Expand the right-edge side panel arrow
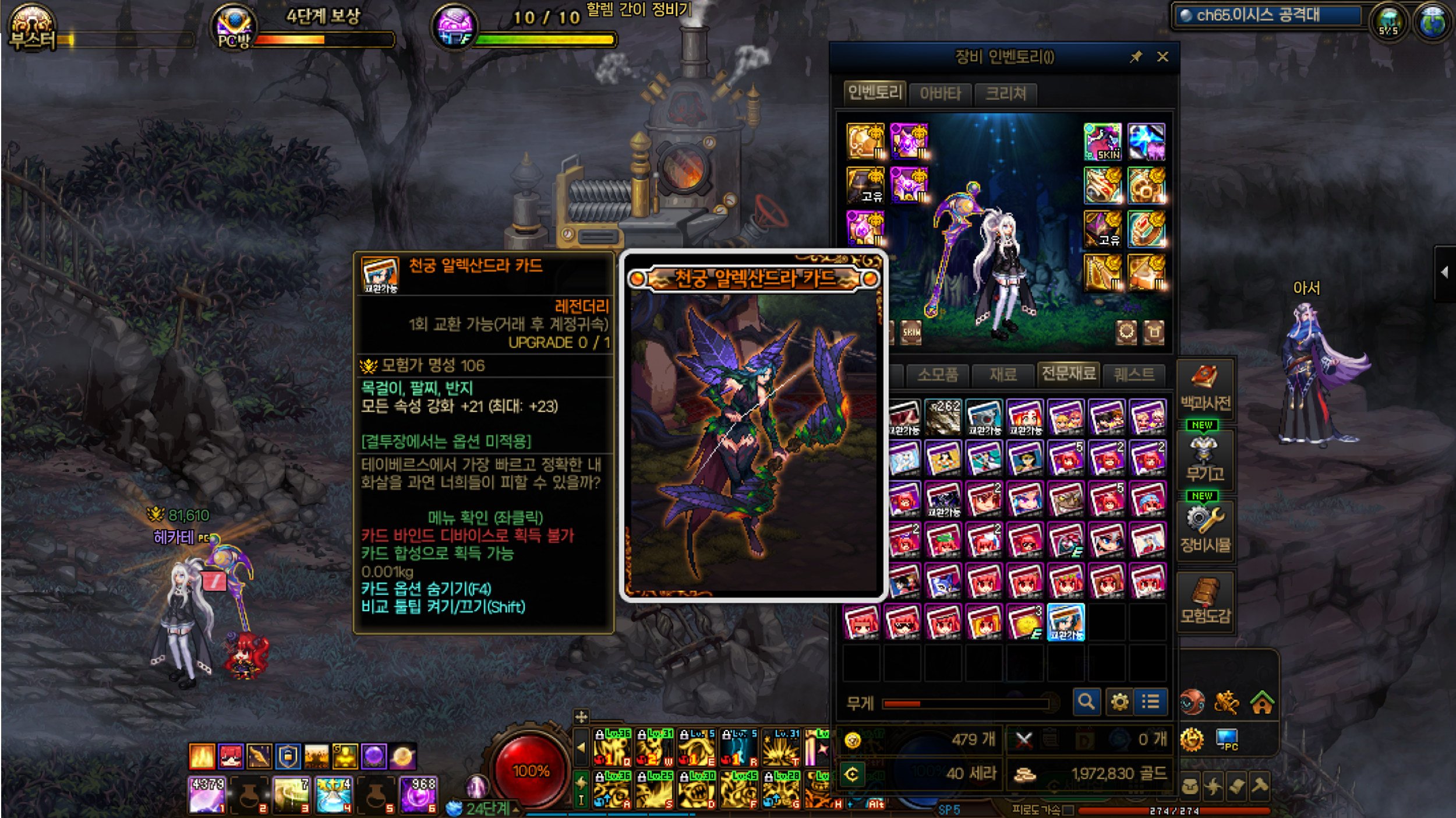This screenshot has width=1456, height=818. click(1444, 272)
